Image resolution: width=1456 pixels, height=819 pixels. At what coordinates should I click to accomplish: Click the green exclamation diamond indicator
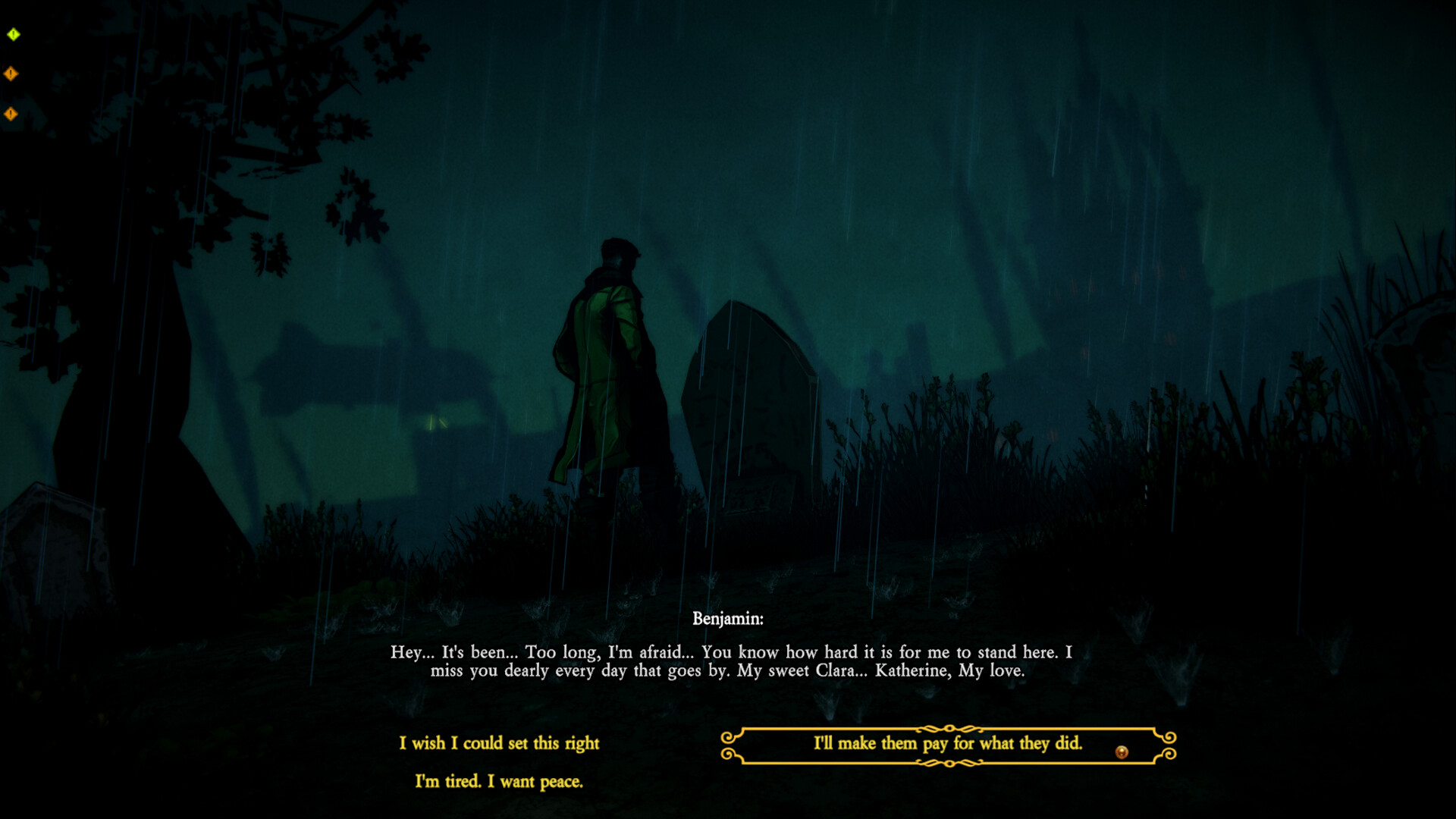pos(12,33)
